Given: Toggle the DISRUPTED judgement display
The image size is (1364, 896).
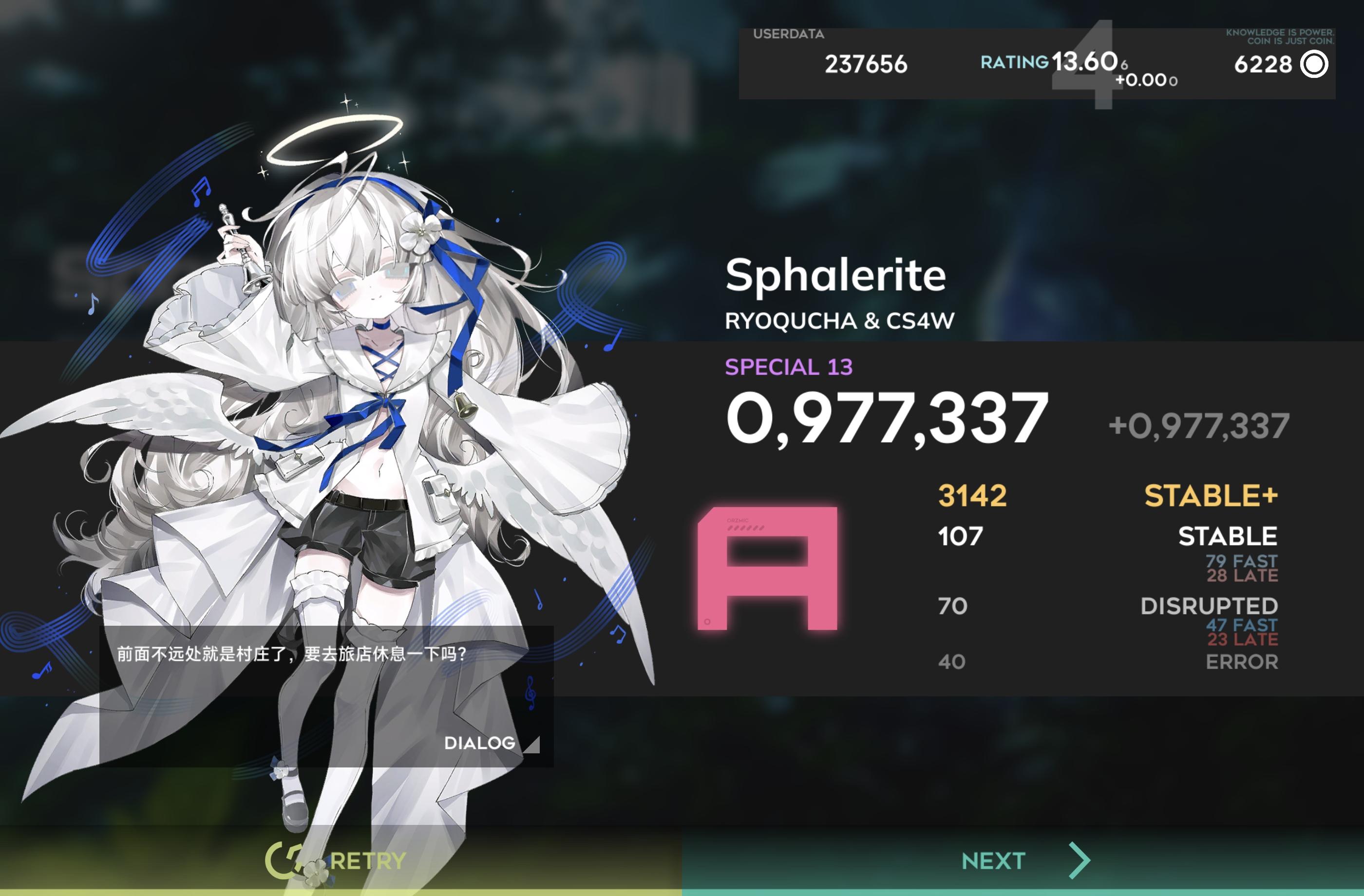Looking at the screenshot, I should (x=1211, y=606).
